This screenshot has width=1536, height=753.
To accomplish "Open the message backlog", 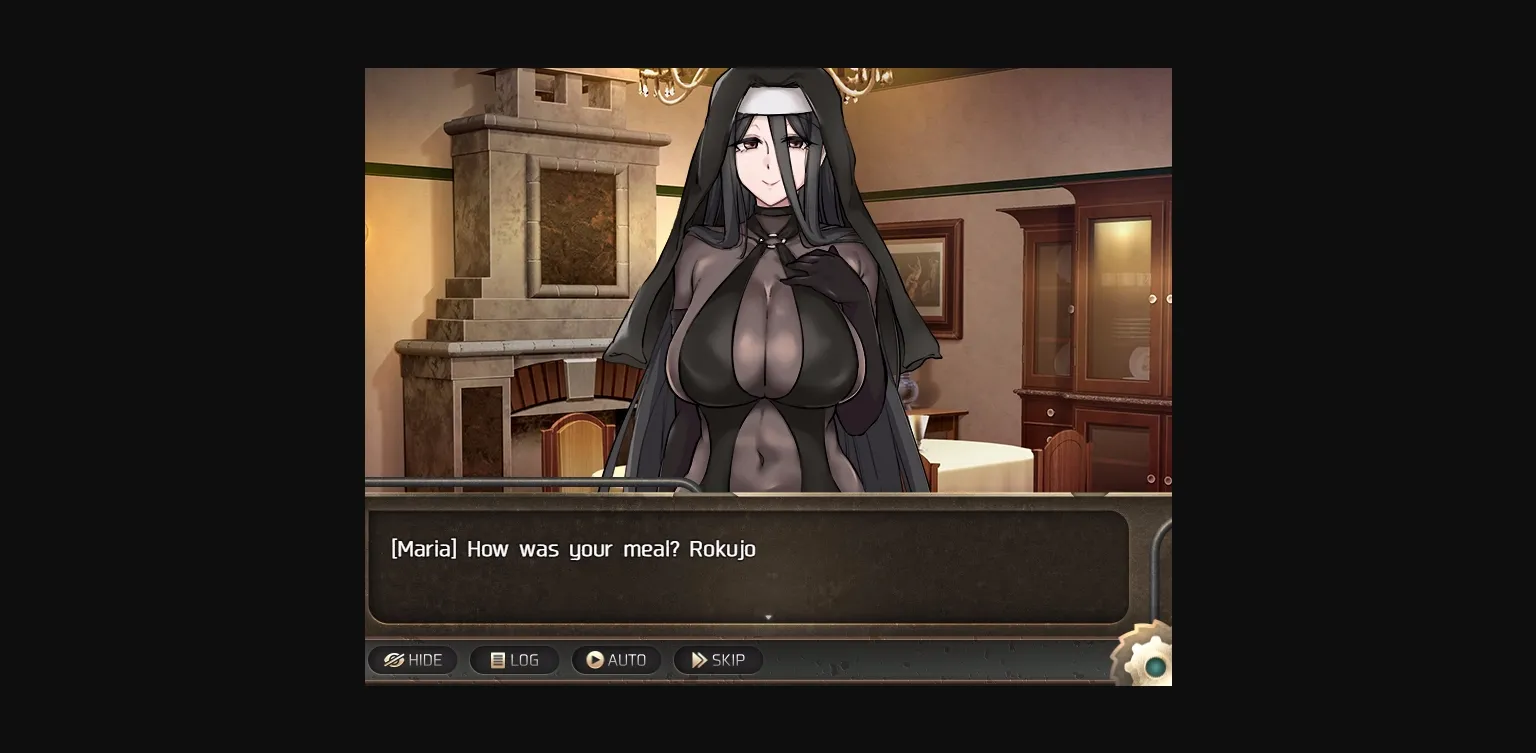I will pos(514,660).
